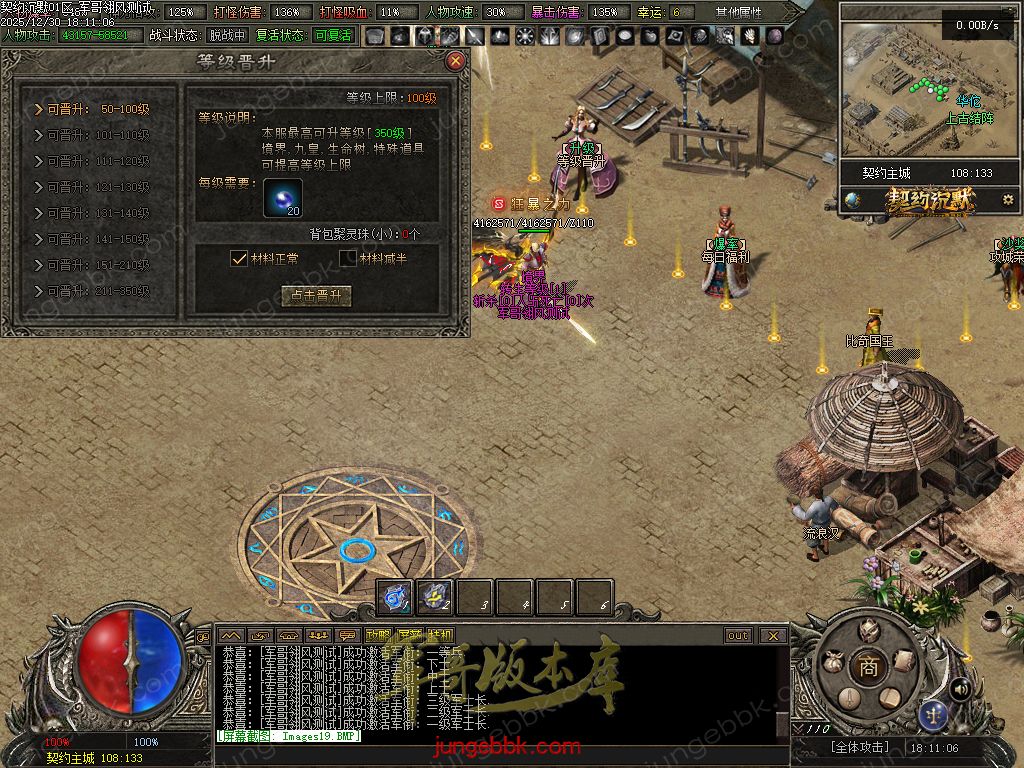The image size is (1024, 768).
Task: Use the skill in hotbar slot 1
Action: coord(395,597)
